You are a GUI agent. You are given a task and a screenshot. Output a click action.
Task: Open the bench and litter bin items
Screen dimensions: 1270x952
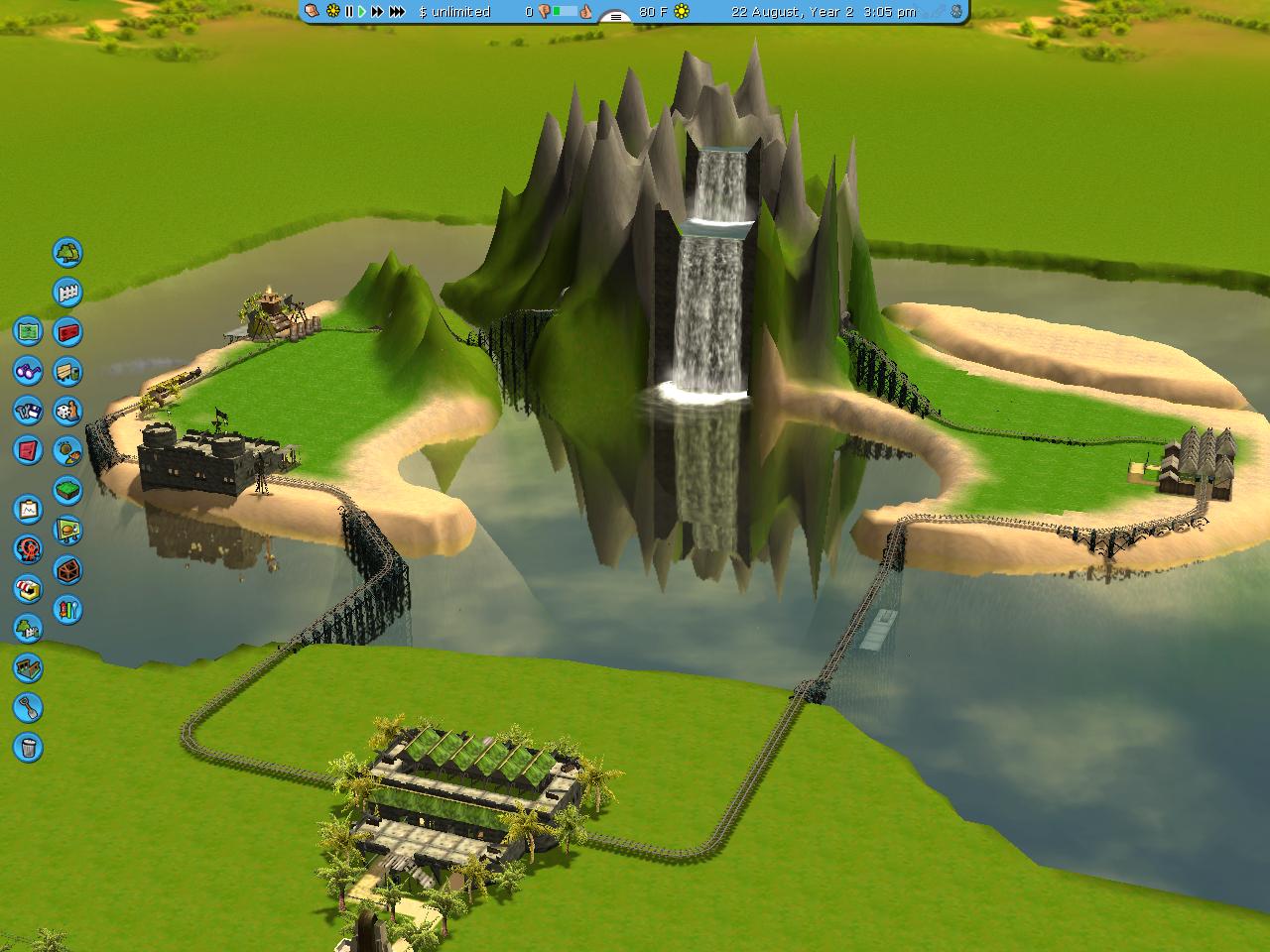[x=67, y=371]
